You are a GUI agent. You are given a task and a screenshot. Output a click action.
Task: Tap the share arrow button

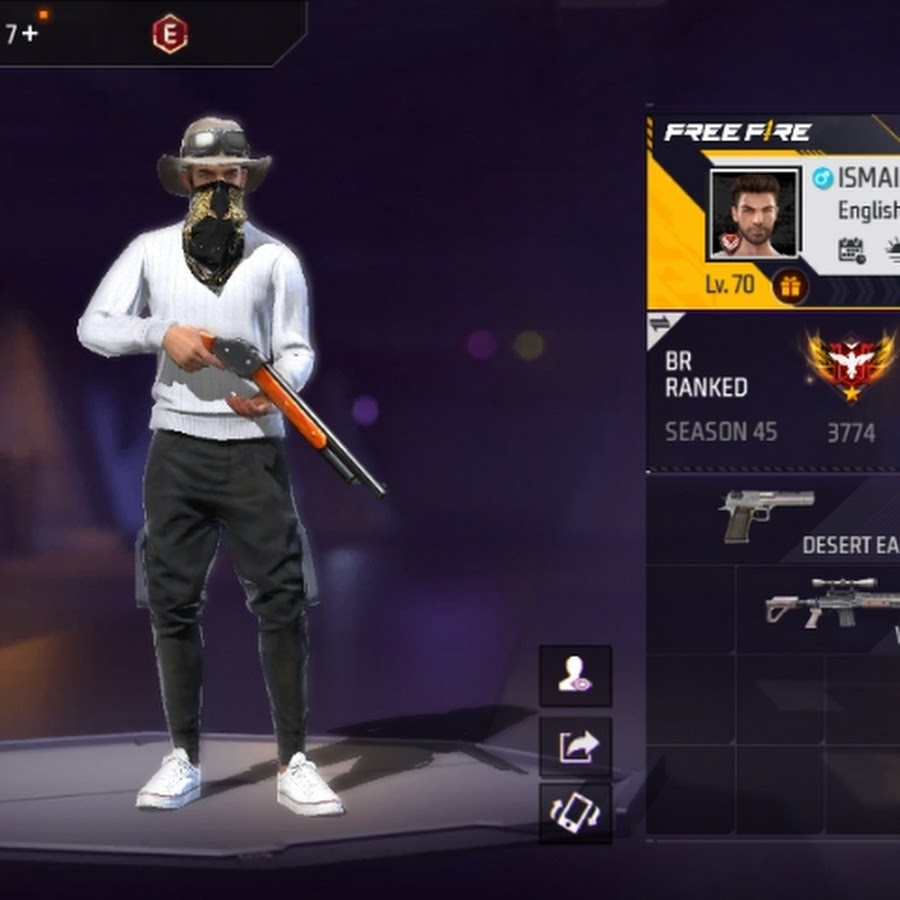click(x=575, y=746)
